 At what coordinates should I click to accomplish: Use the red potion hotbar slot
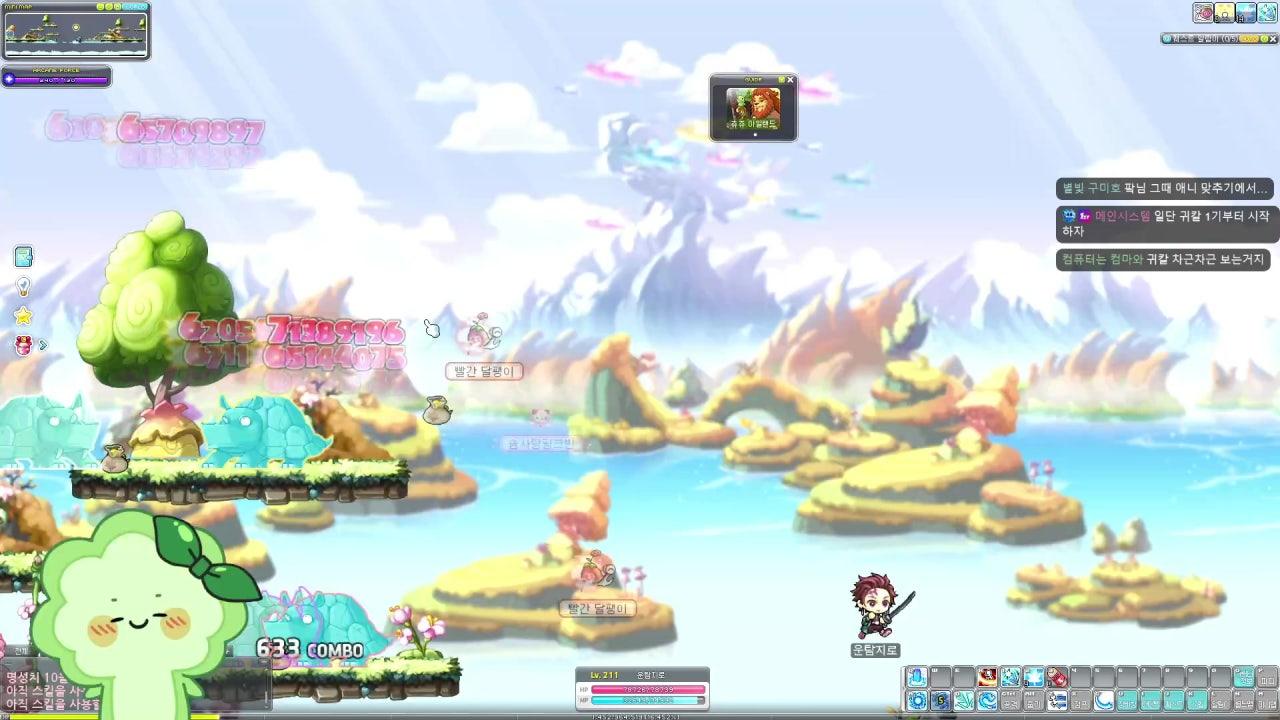point(1057,678)
